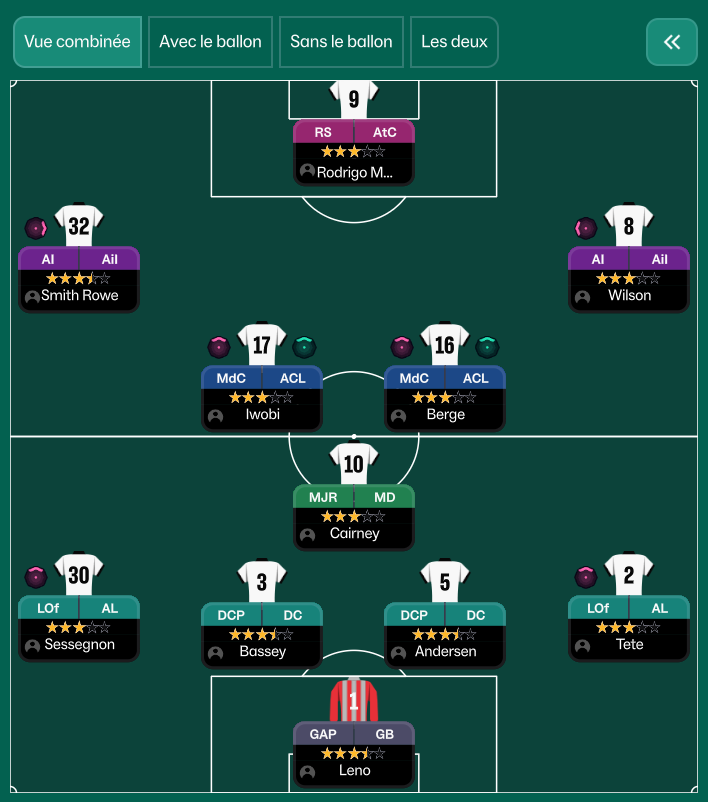
Task: Select the Avec le ballon view
Action: pyautogui.click(x=210, y=42)
